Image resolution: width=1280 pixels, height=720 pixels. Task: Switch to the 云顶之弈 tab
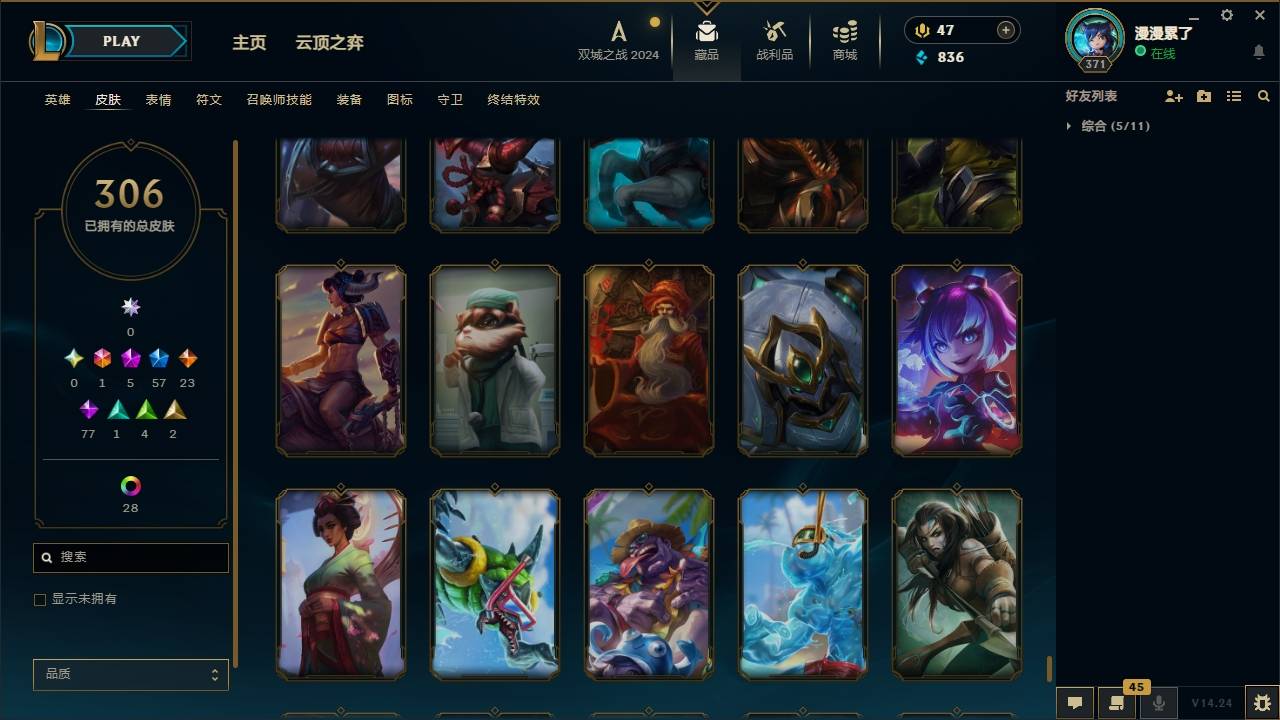331,42
